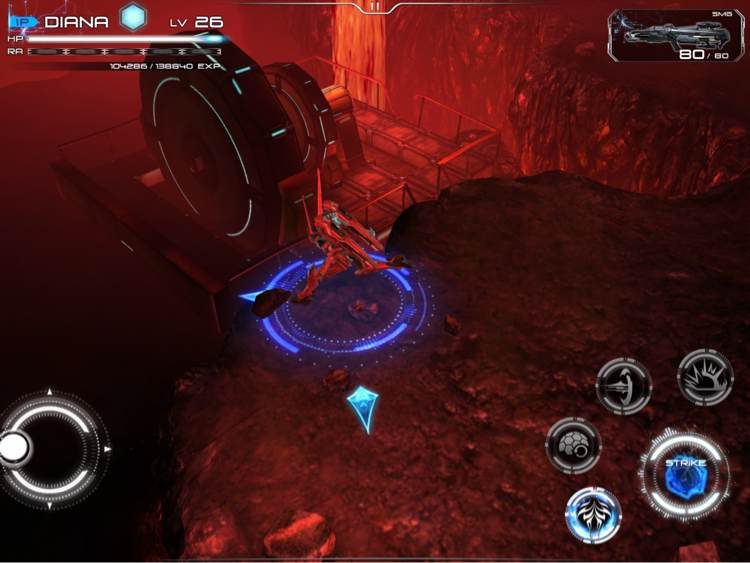The image size is (750, 563).
Task: Select the blue hexagon icon beside Diana
Action: [x=133, y=16]
